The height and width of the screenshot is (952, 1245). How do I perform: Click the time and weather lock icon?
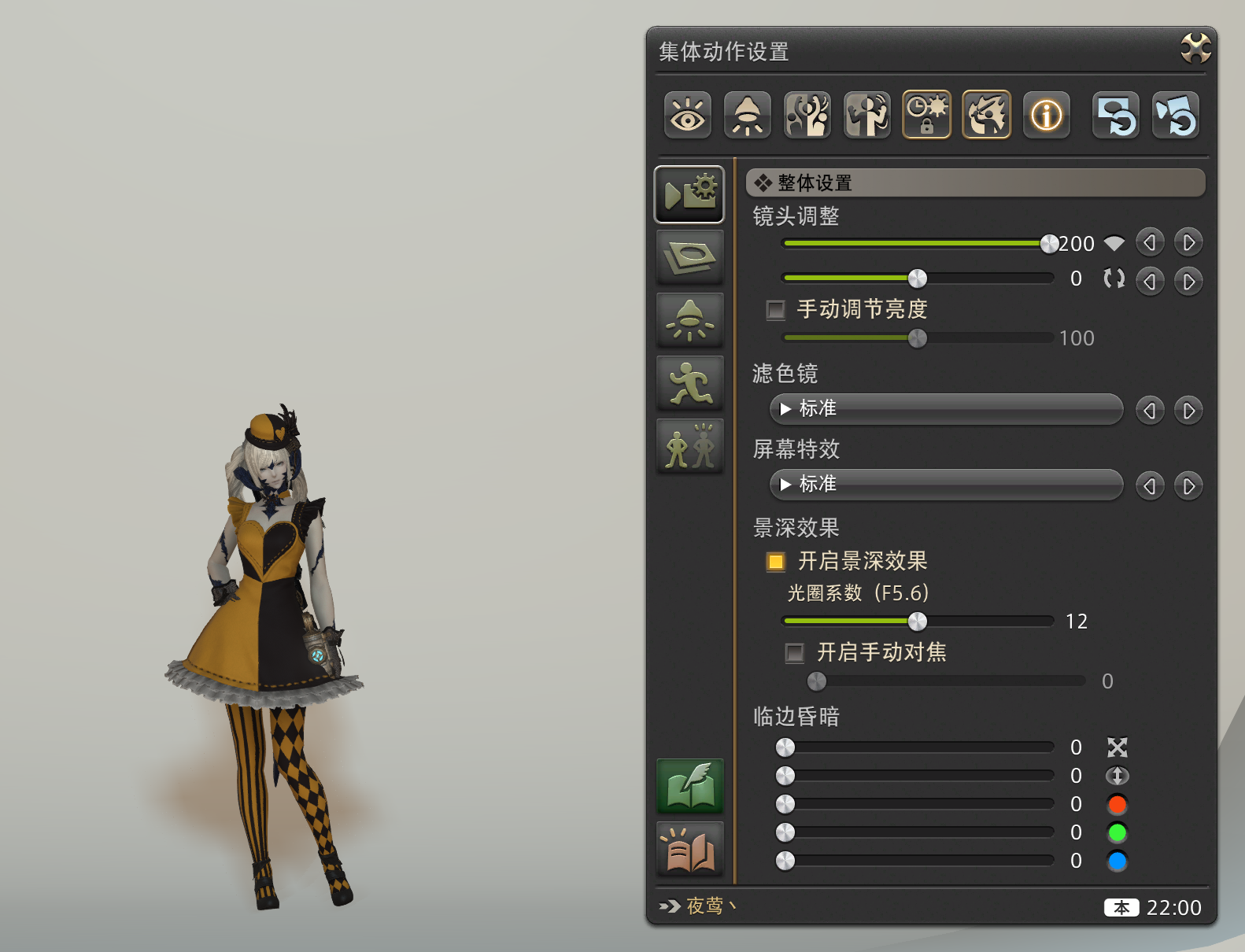point(926,115)
